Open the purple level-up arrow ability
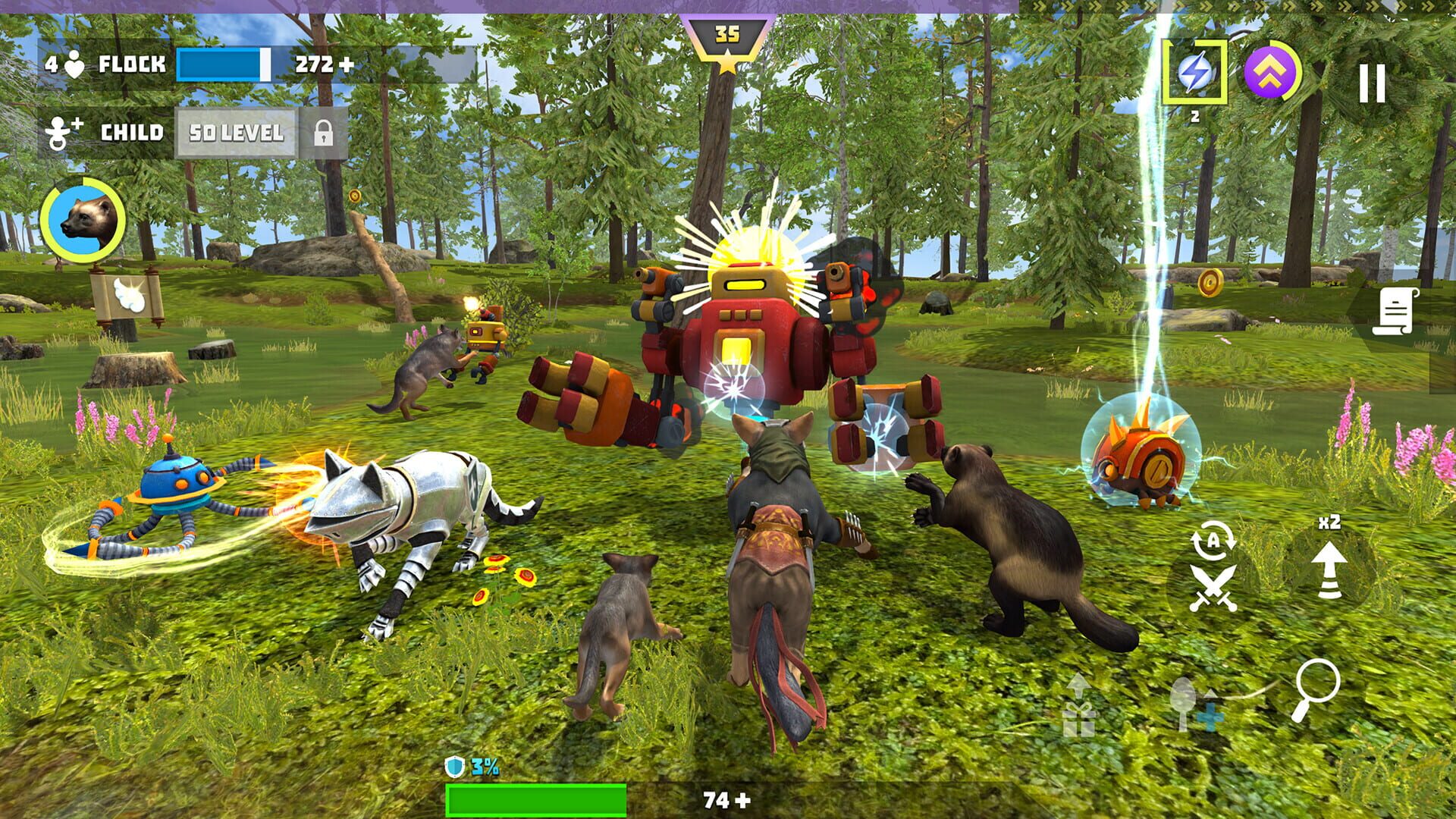 [x=1272, y=71]
